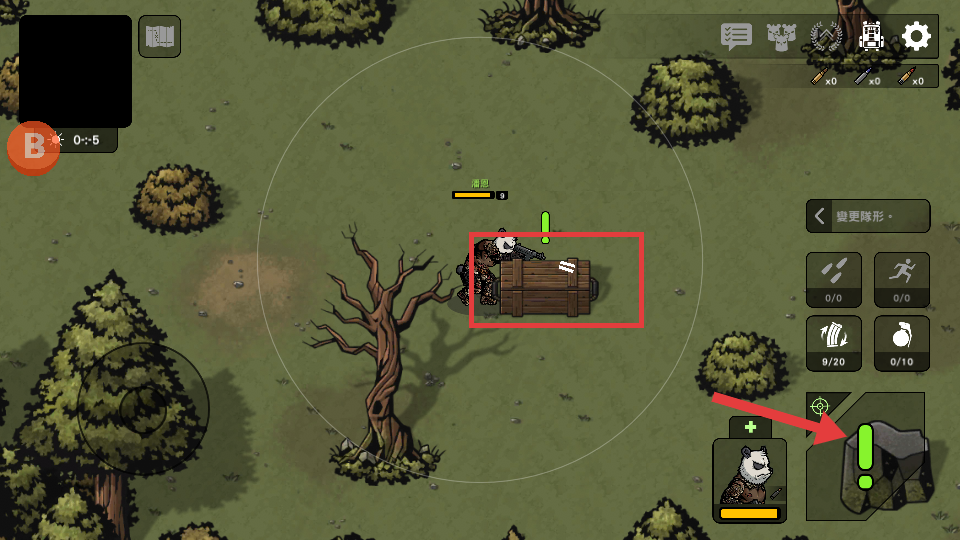Activate the sprint running skill
The image size is (960, 540).
tap(902, 279)
